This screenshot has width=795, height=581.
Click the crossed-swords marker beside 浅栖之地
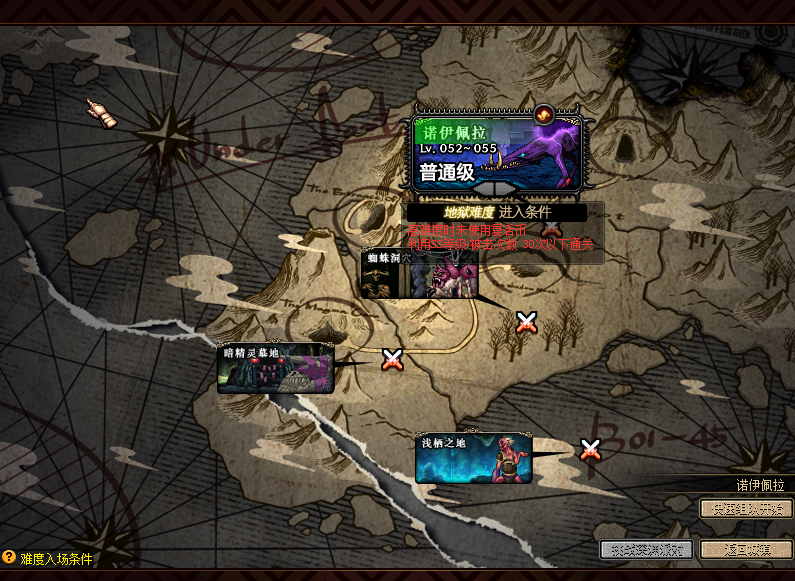pos(591,450)
